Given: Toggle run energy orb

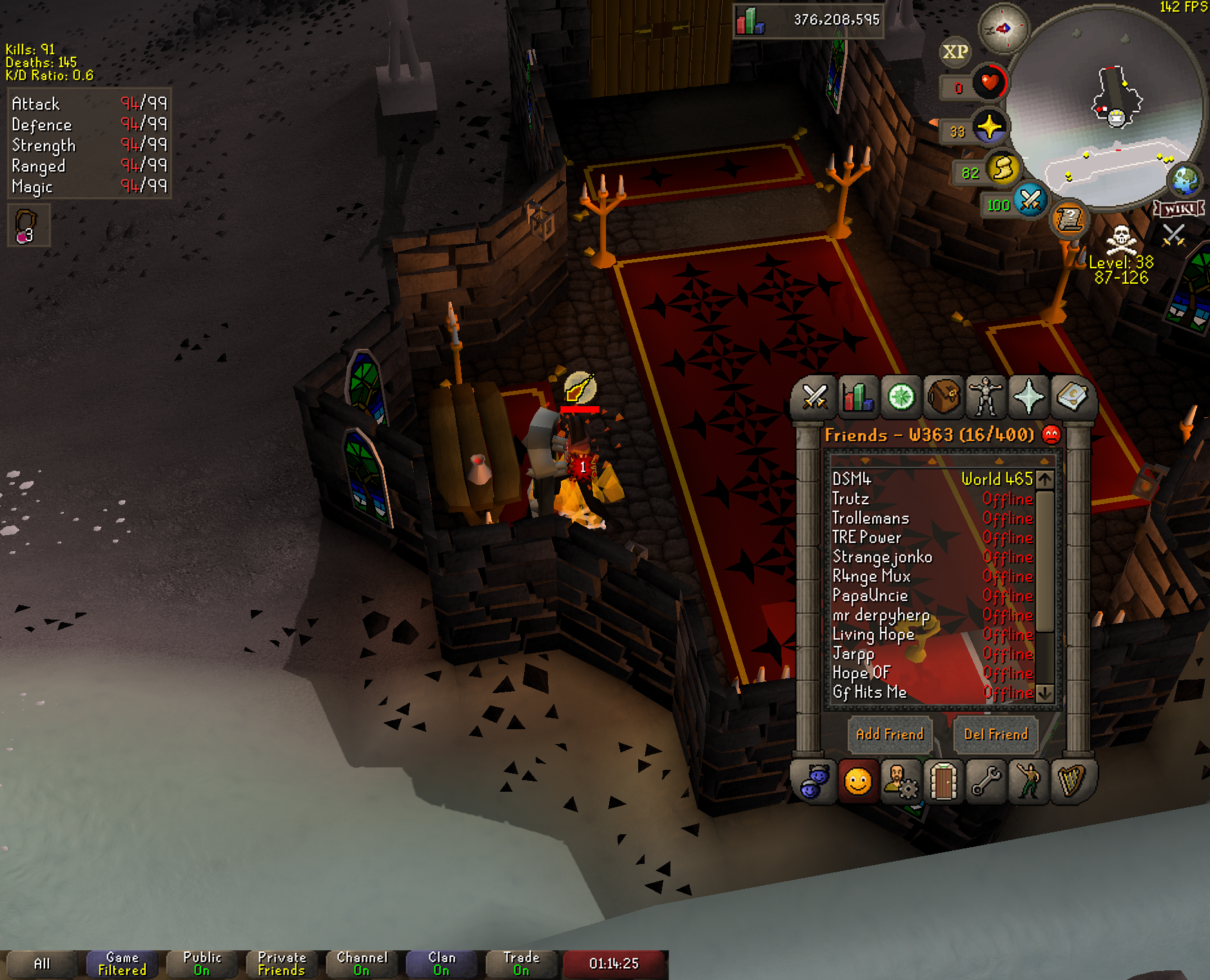Looking at the screenshot, I should tap(1003, 170).
